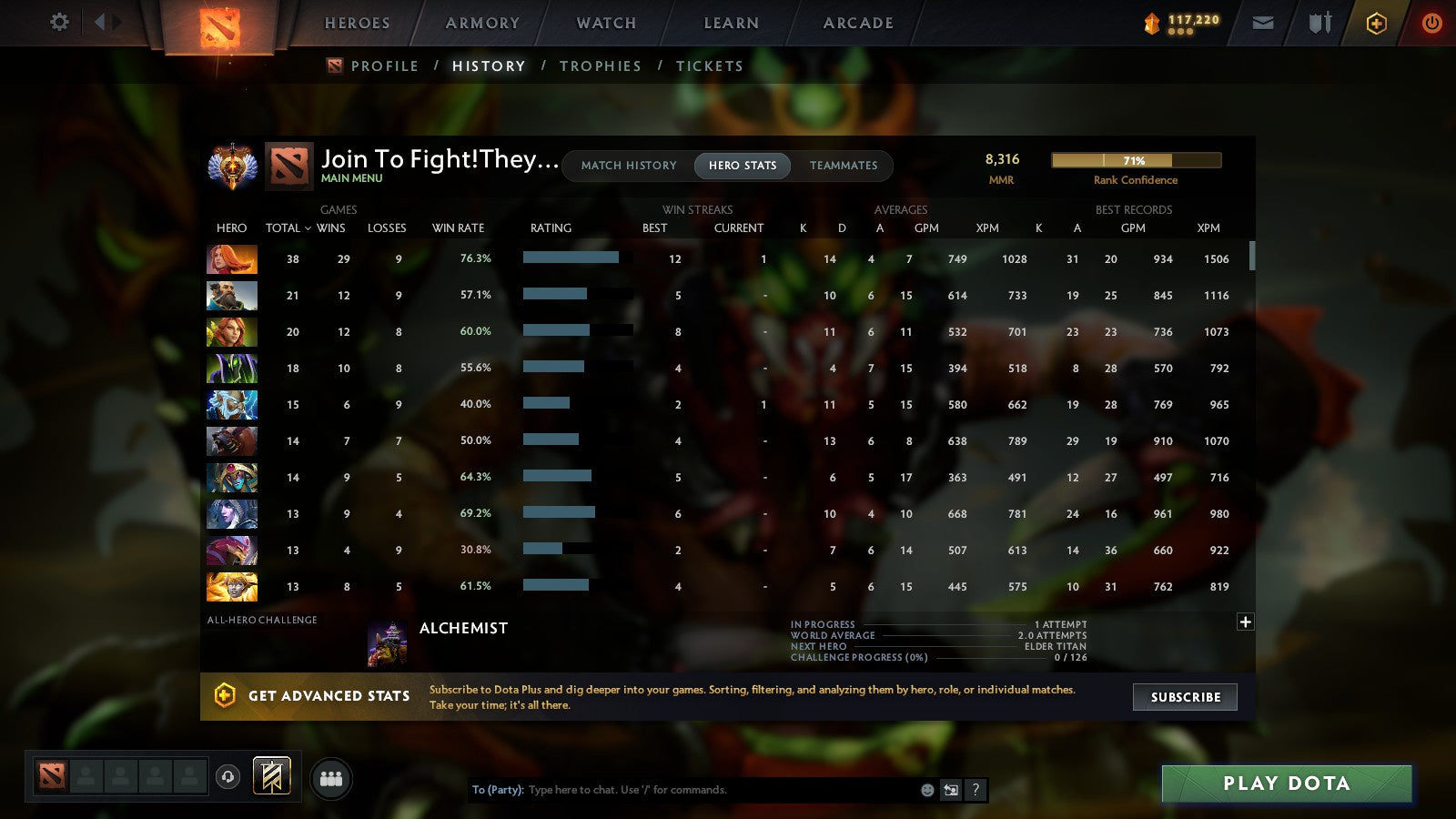Viewport: 1456px width, 819px height.
Task: Open the mail envelope icon
Action: (x=1263, y=23)
